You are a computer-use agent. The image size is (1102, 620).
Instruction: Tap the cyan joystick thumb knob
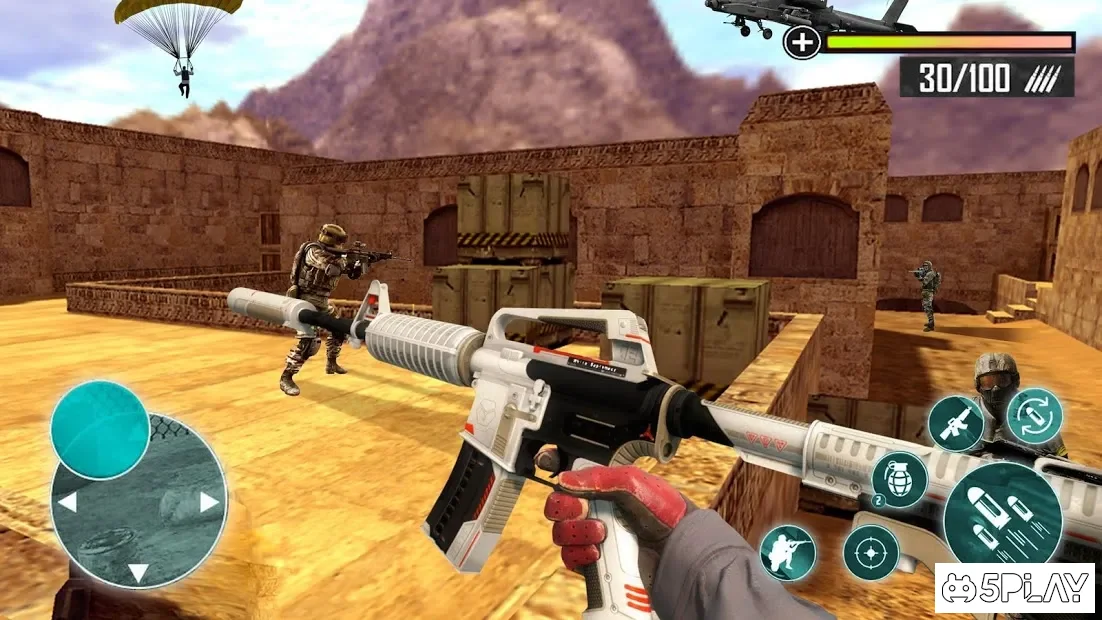pos(100,430)
